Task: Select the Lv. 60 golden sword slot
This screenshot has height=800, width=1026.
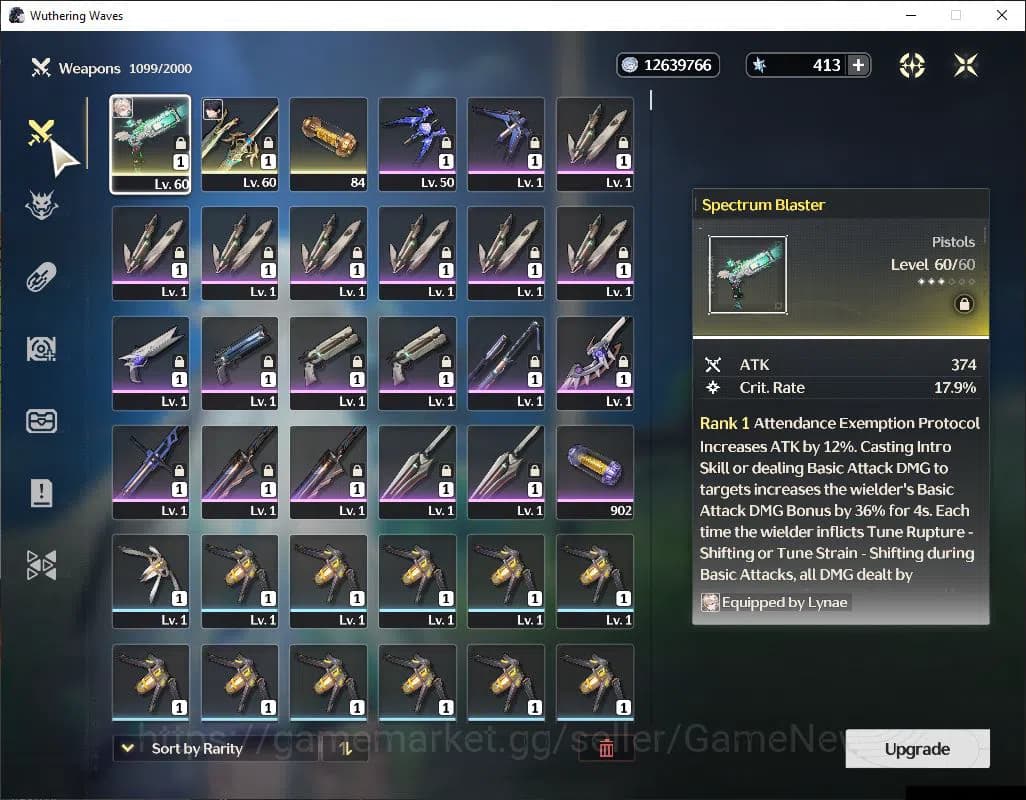Action: tap(240, 144)
